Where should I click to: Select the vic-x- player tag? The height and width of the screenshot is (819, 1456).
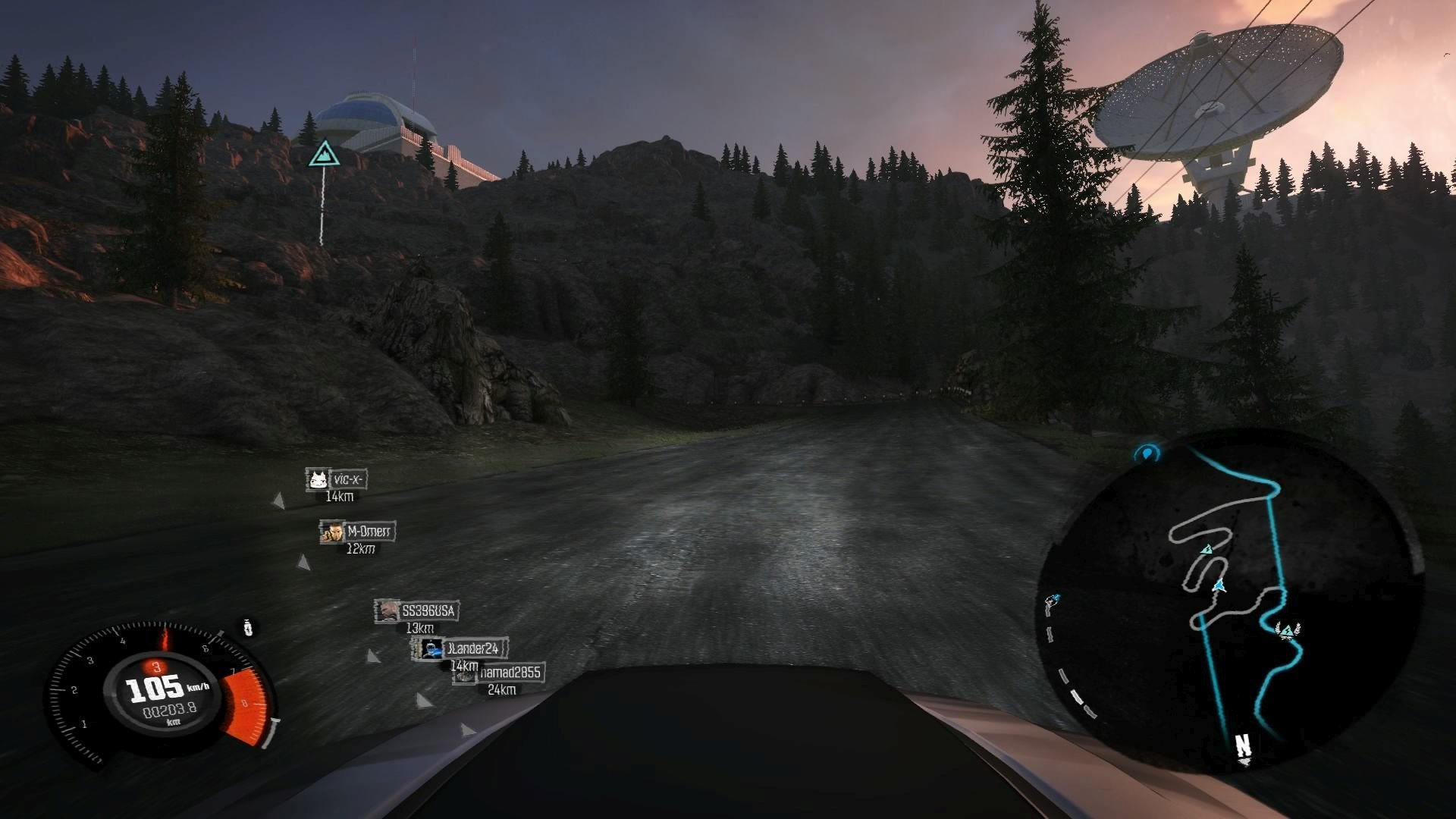[x=337, y=479]
